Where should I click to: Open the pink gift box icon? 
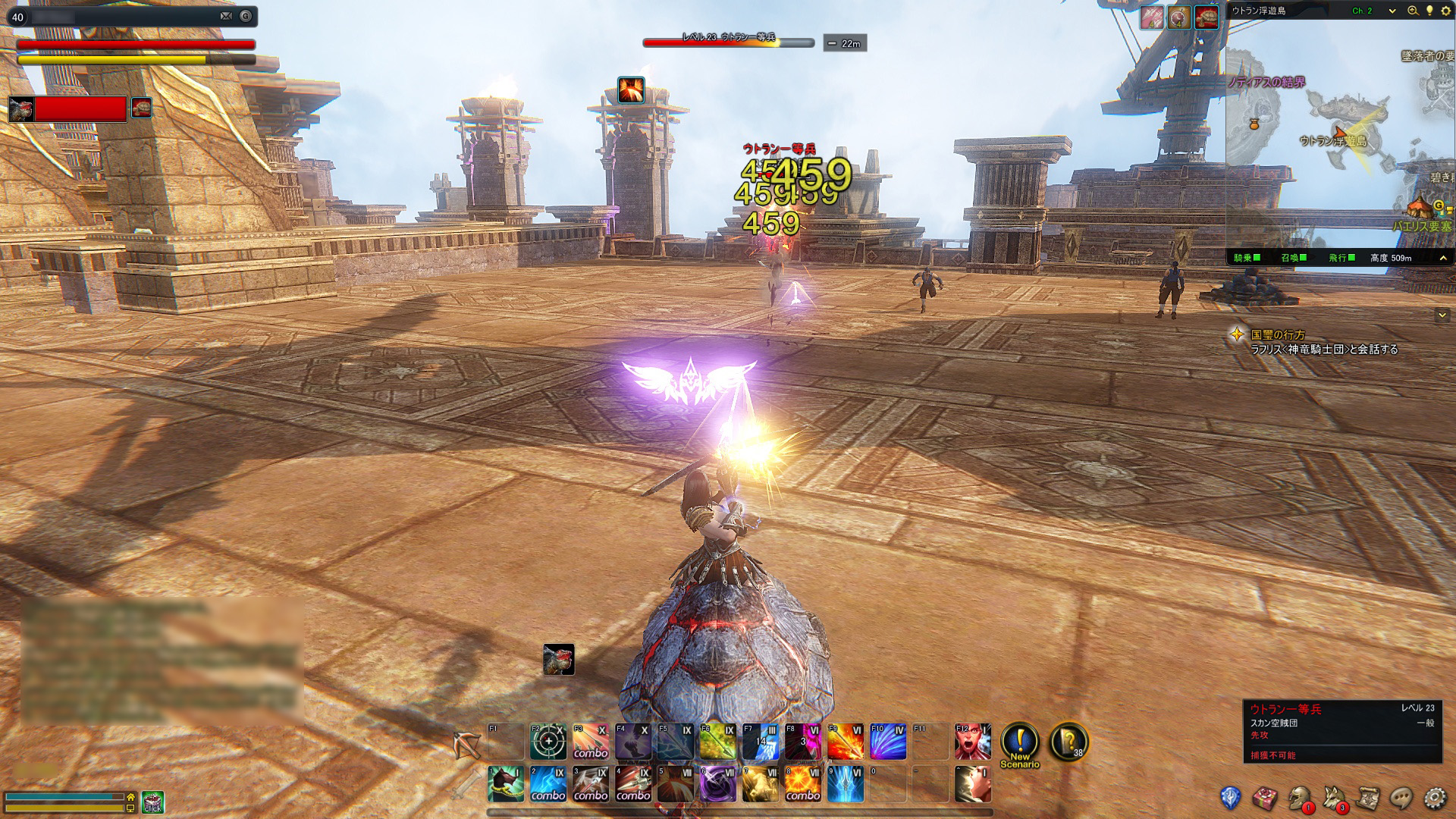coord(1265,798)
